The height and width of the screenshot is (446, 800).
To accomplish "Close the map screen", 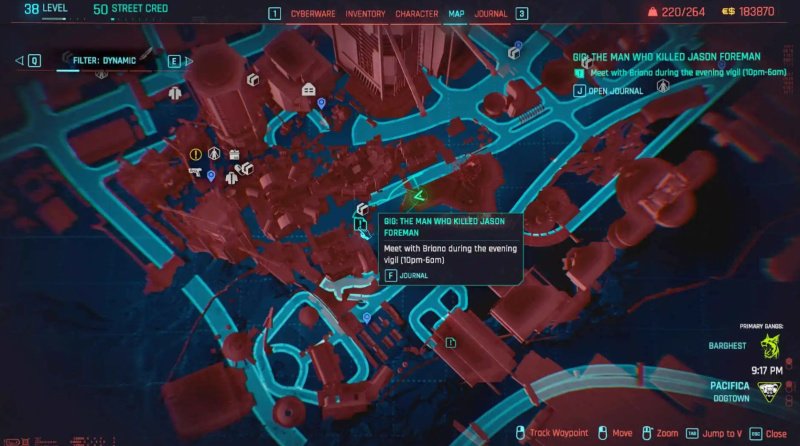I will tap(769, 432).
